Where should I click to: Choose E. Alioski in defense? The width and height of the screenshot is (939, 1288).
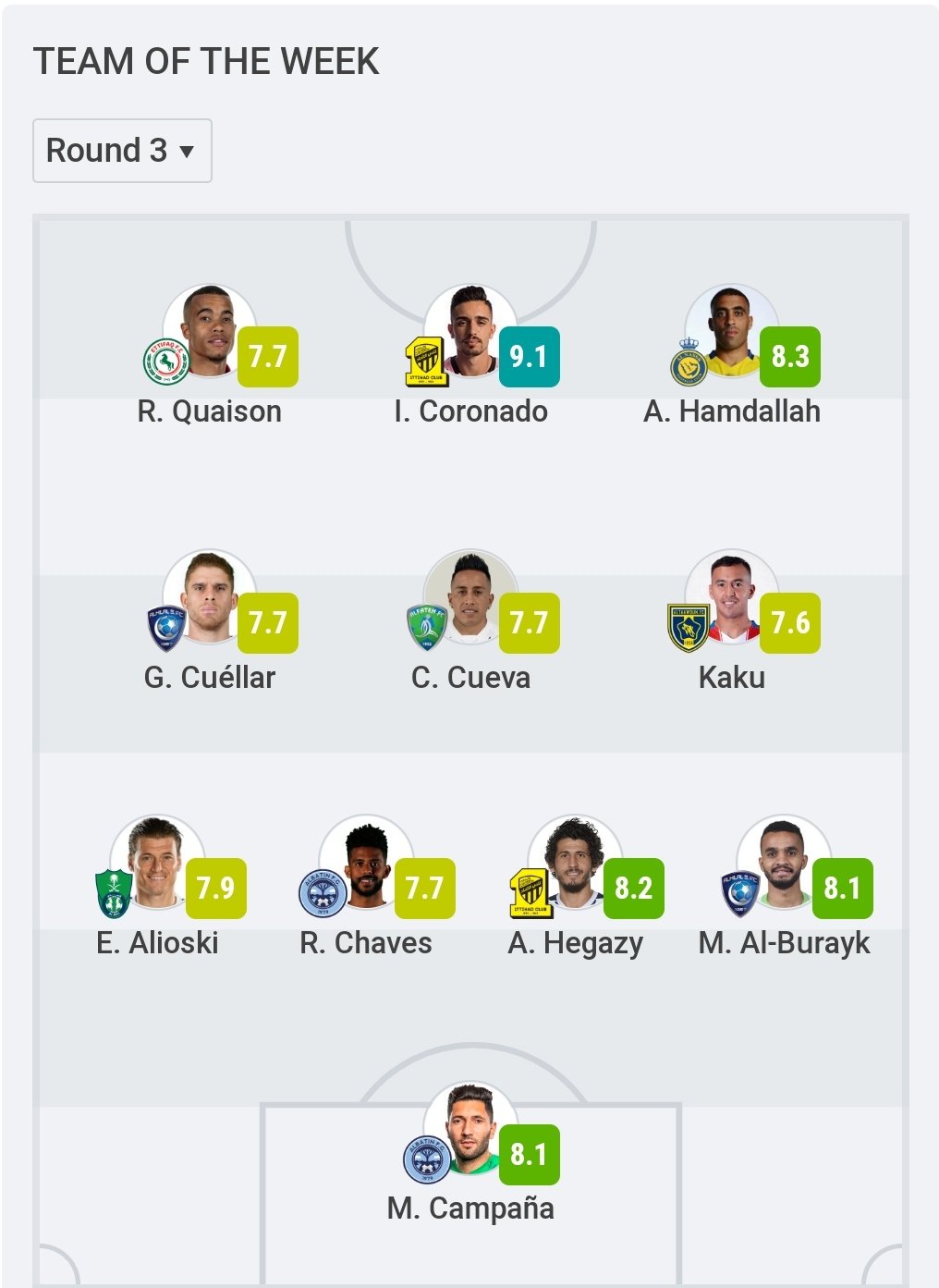coord(157,863)
